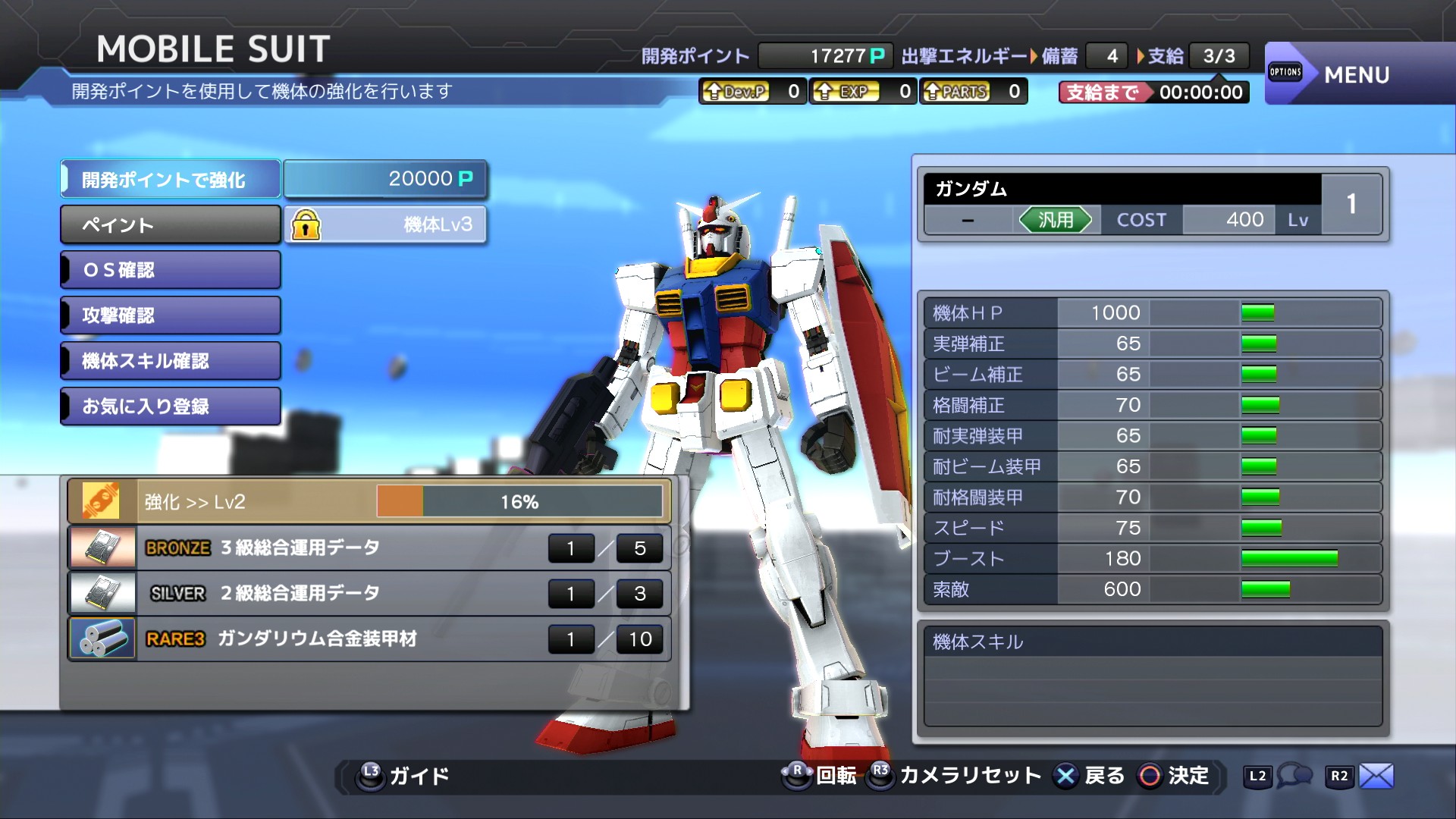1456x819 pixels.
Task: Open ＯＳ確認 menu entry
Action: [x=171, y=270]
